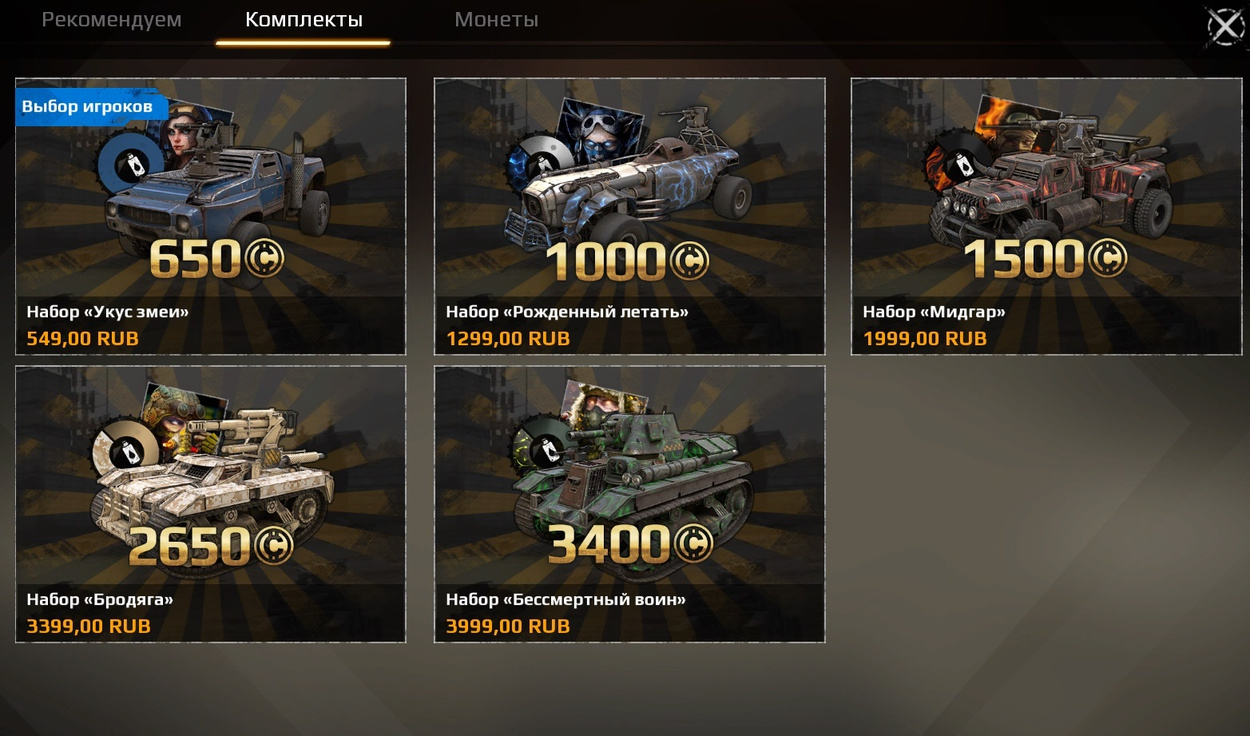Close the shop window
This screenshot has width=1250, height=736.
click(1225, 26)
